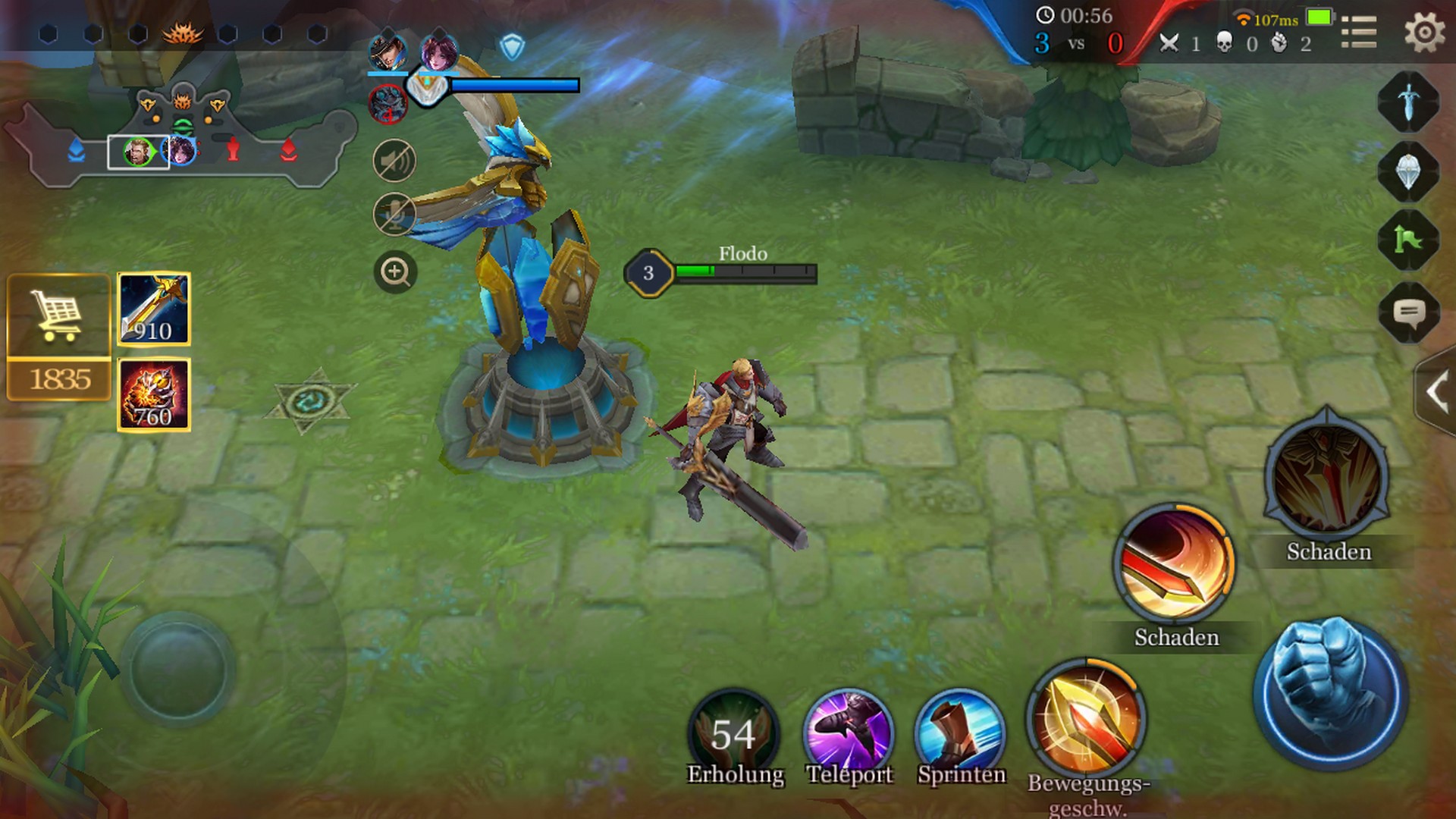Cast the flaming sword Schaden ability
The image size is (1456, 819).
(1175, 564)
